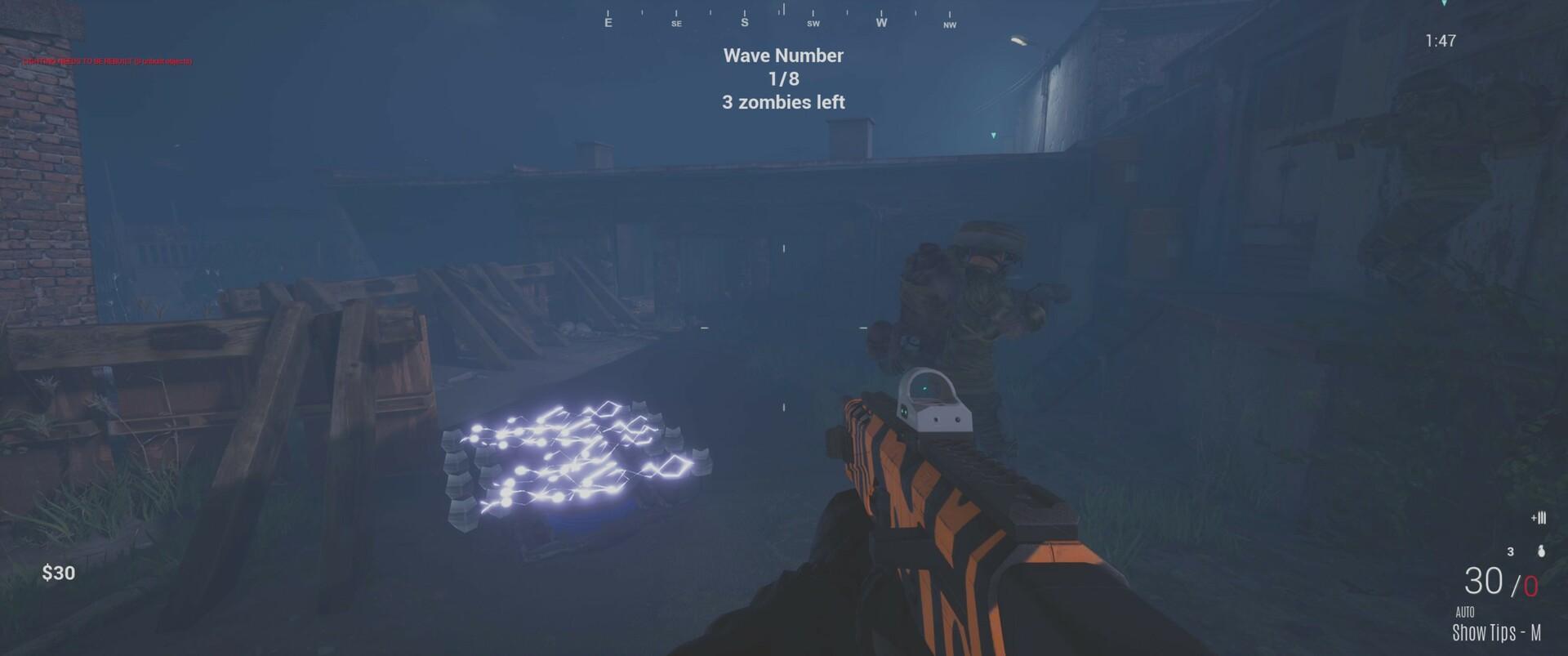The height and width of the screenshot is (656, 1568).
Task: Toggle the crosshair reticle at screen center
Action: tap(782, 328)
